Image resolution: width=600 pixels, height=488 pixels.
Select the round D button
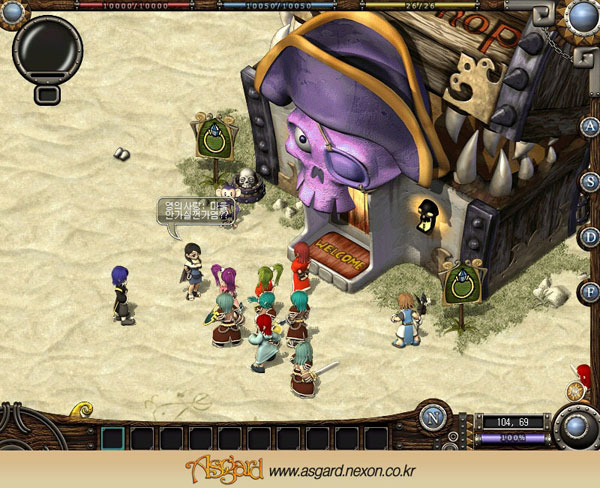coord(589,237)
